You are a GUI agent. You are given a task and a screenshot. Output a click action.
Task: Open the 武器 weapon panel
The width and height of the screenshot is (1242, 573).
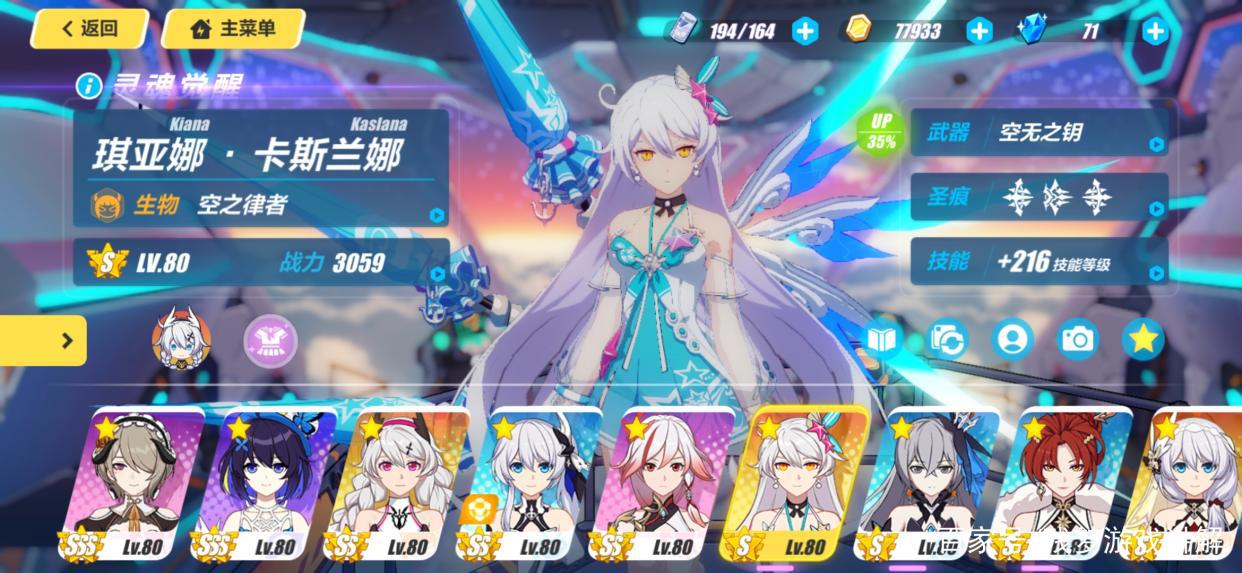pos(1038,132)
